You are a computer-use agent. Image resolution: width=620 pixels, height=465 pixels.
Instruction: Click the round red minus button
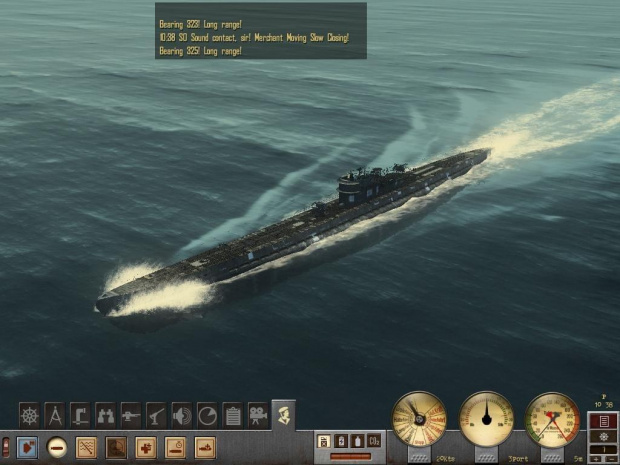(x=57, y=447)
